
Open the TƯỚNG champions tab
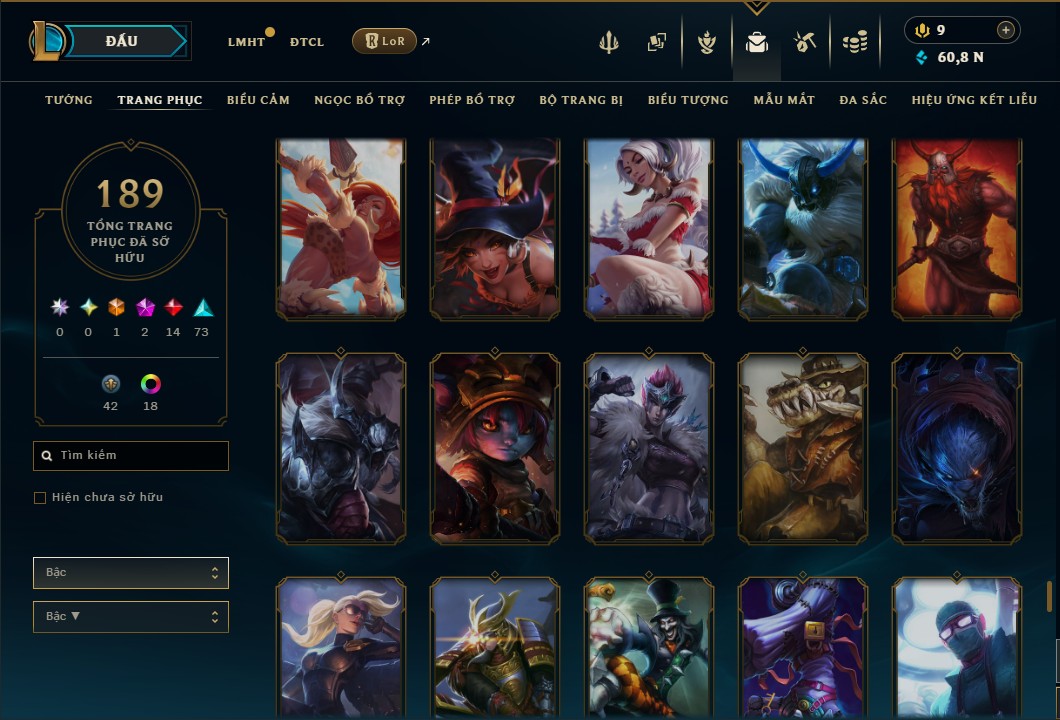[69, 100]
